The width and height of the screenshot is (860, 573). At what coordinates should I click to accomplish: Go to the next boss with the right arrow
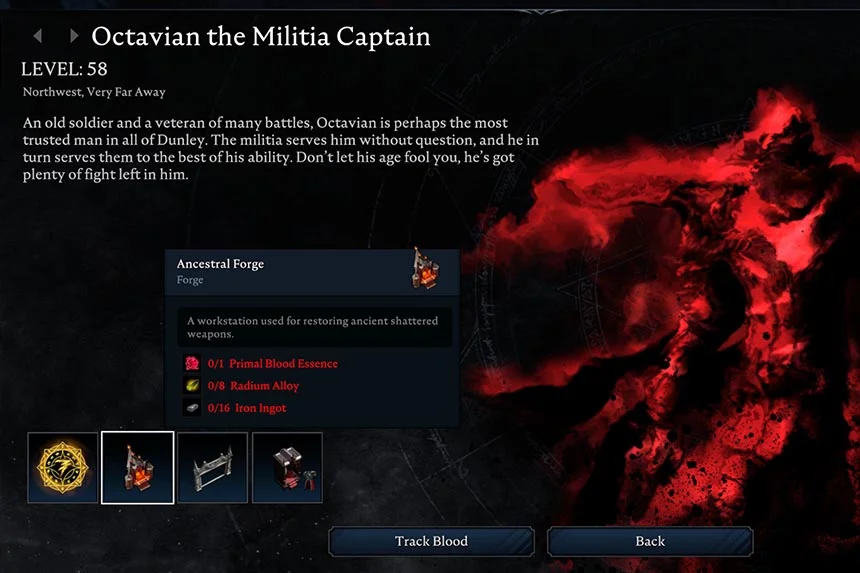pos(73,37)
